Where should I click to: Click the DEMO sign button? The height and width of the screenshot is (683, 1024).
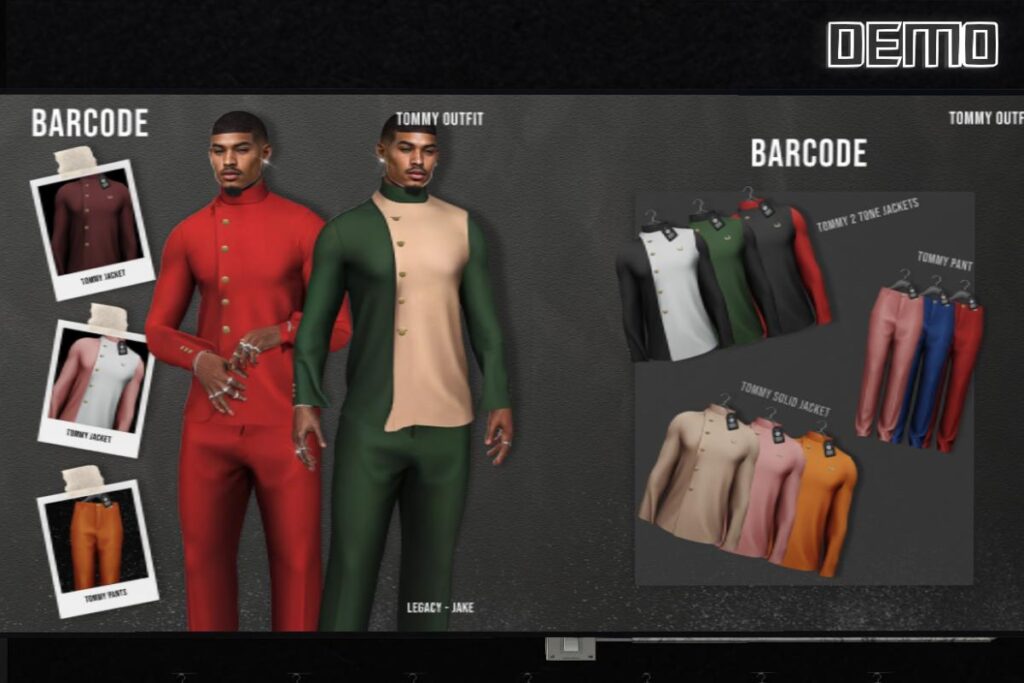point(912,45)
